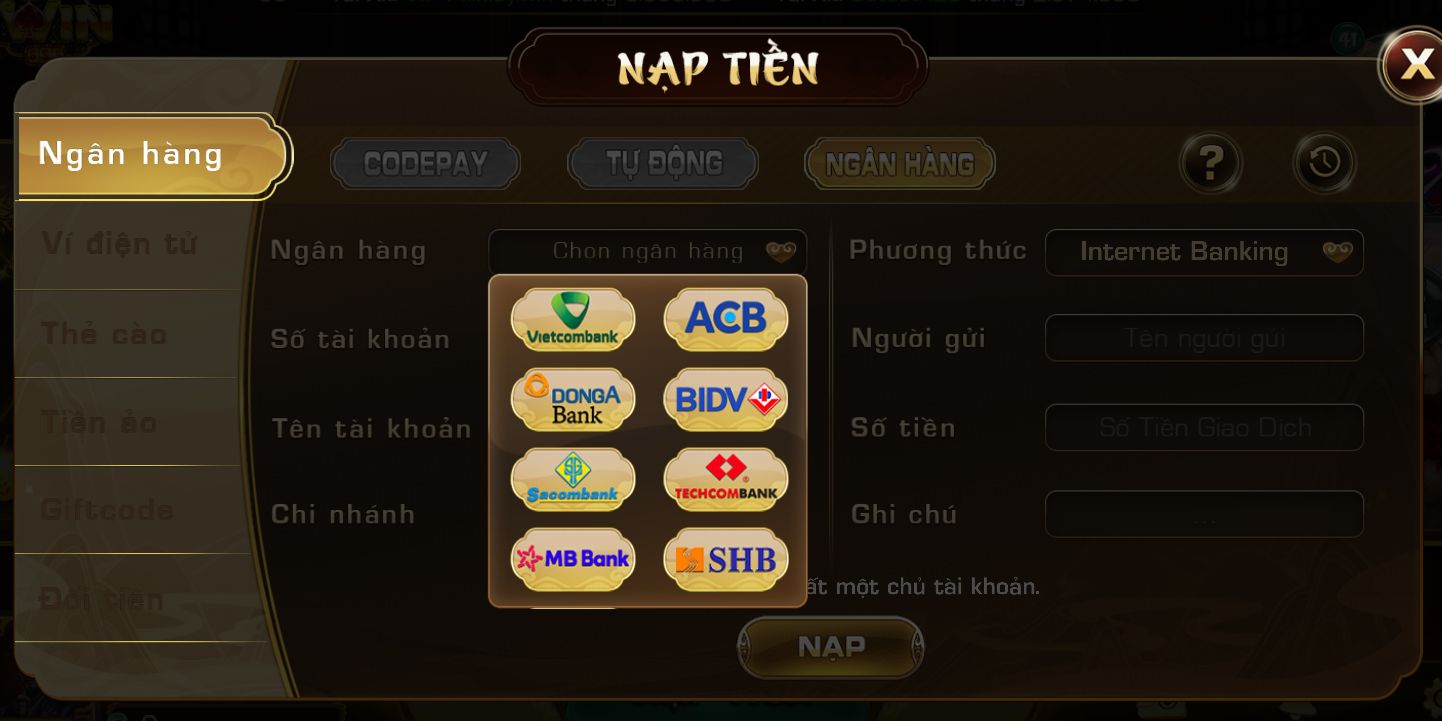Pick SHB as the deposit bank
Screen dimensions: 1442x721
click(725, 559)
